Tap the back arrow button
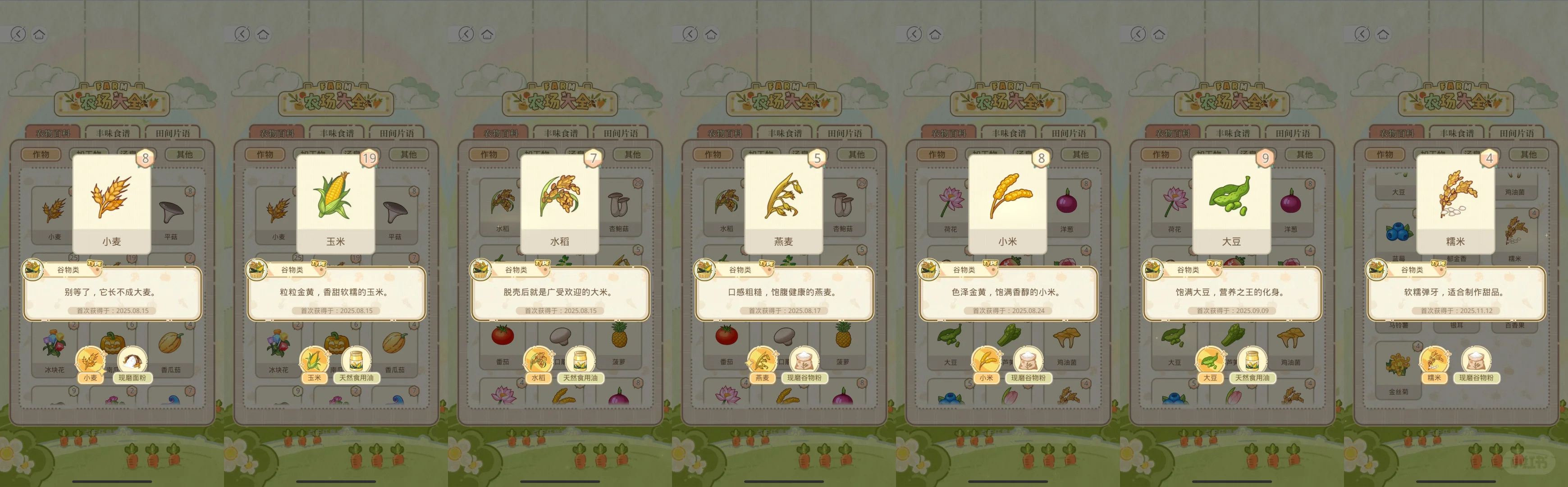 [18, 35]
